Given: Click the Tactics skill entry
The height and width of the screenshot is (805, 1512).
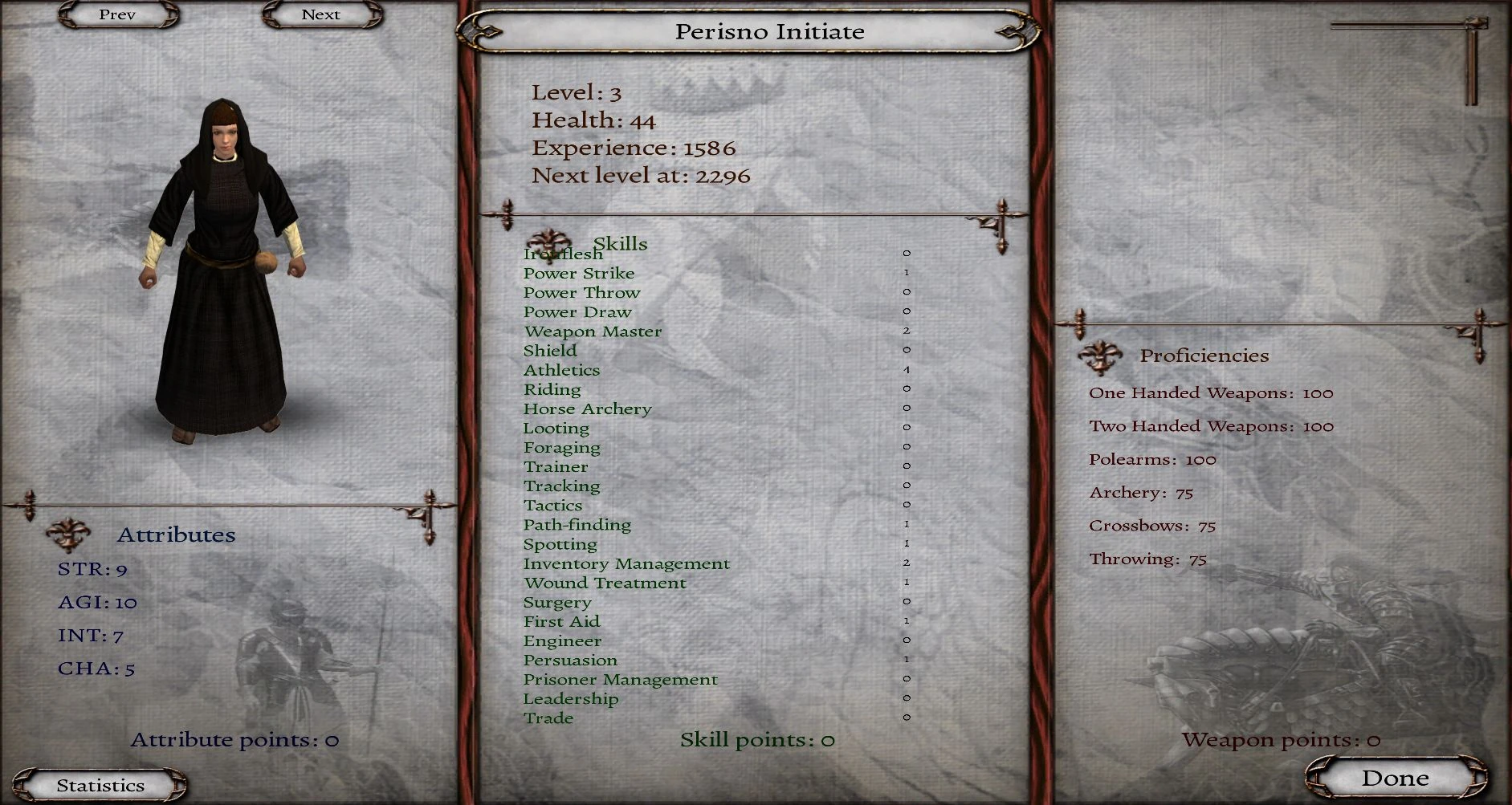Looking at the screenshot, I should pos(552,505).
